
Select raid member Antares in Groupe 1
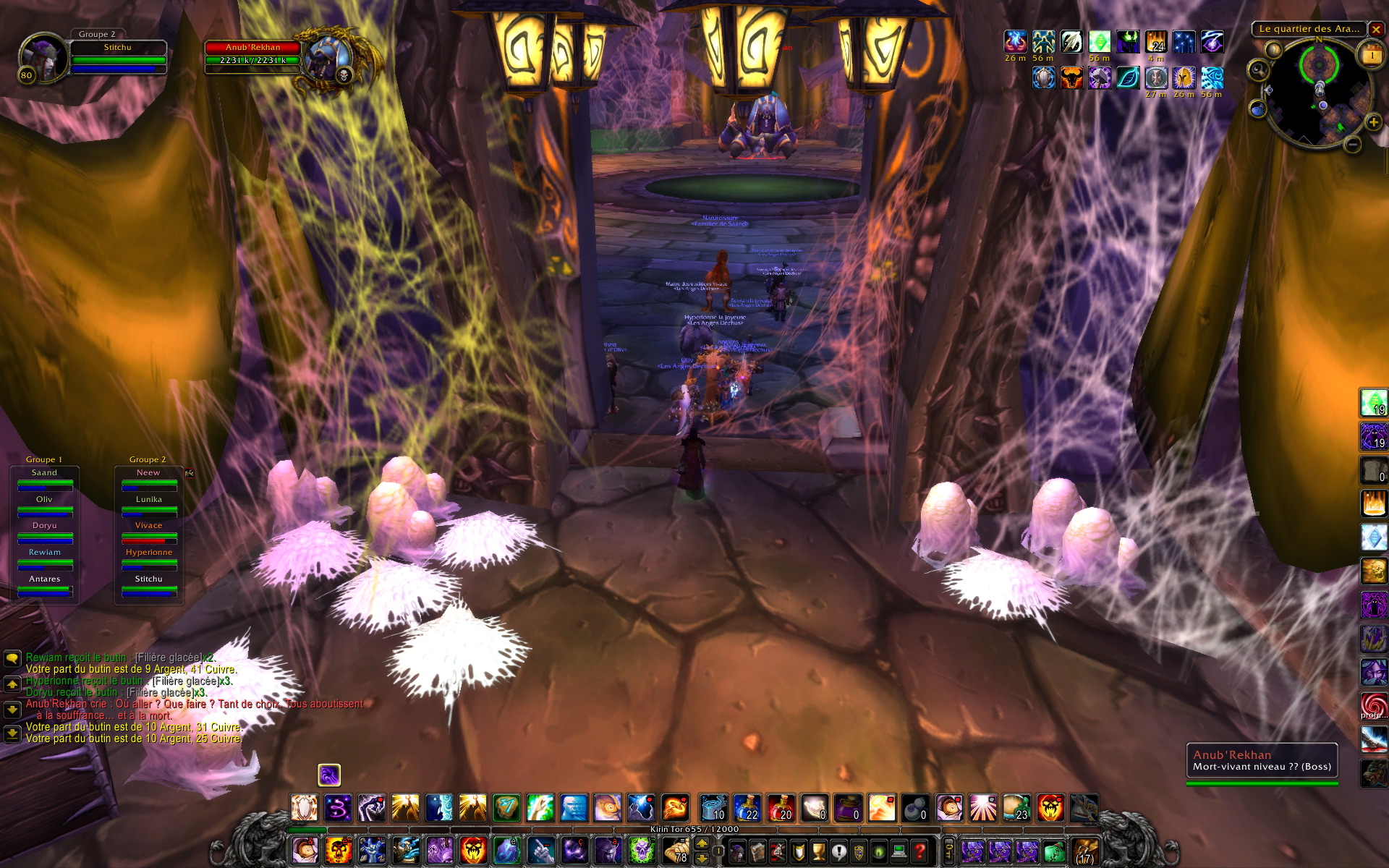click(x=45, y=584)
